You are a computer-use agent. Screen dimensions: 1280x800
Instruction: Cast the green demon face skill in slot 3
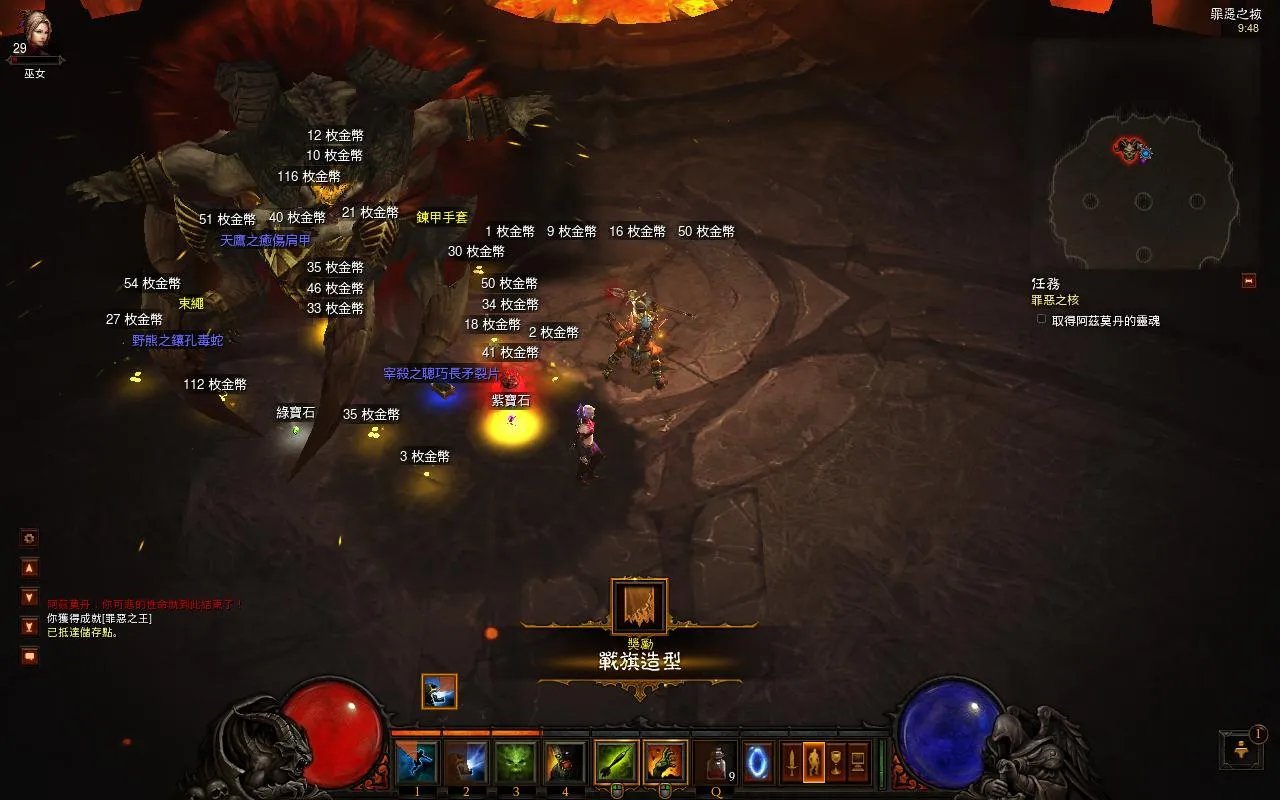(515, 763)
